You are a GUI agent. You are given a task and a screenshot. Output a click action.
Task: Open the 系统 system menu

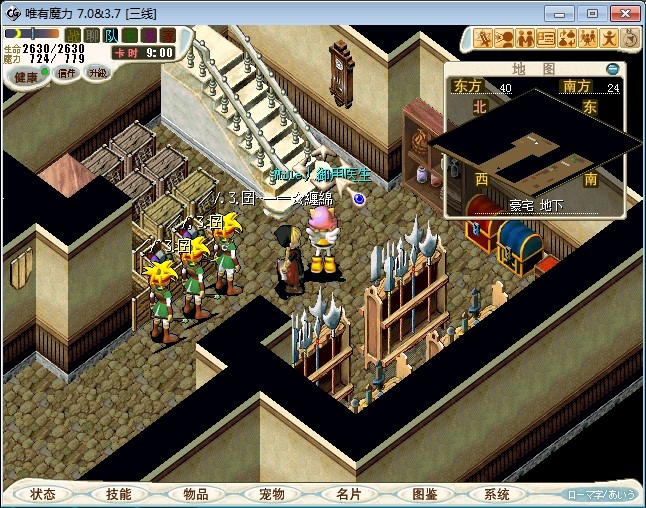point(497,494)
